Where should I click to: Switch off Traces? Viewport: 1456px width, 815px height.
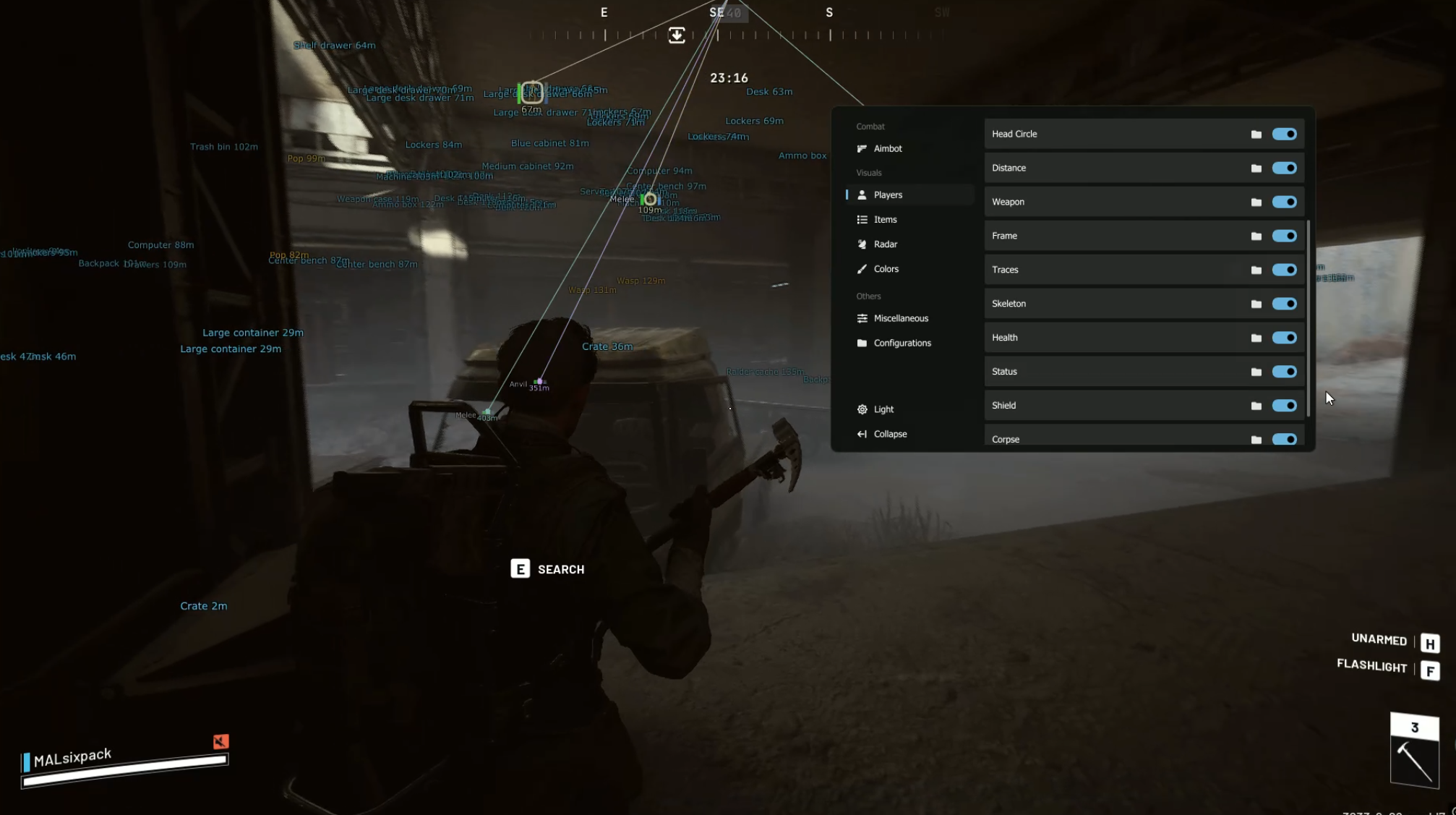(x=1284, y=270)
